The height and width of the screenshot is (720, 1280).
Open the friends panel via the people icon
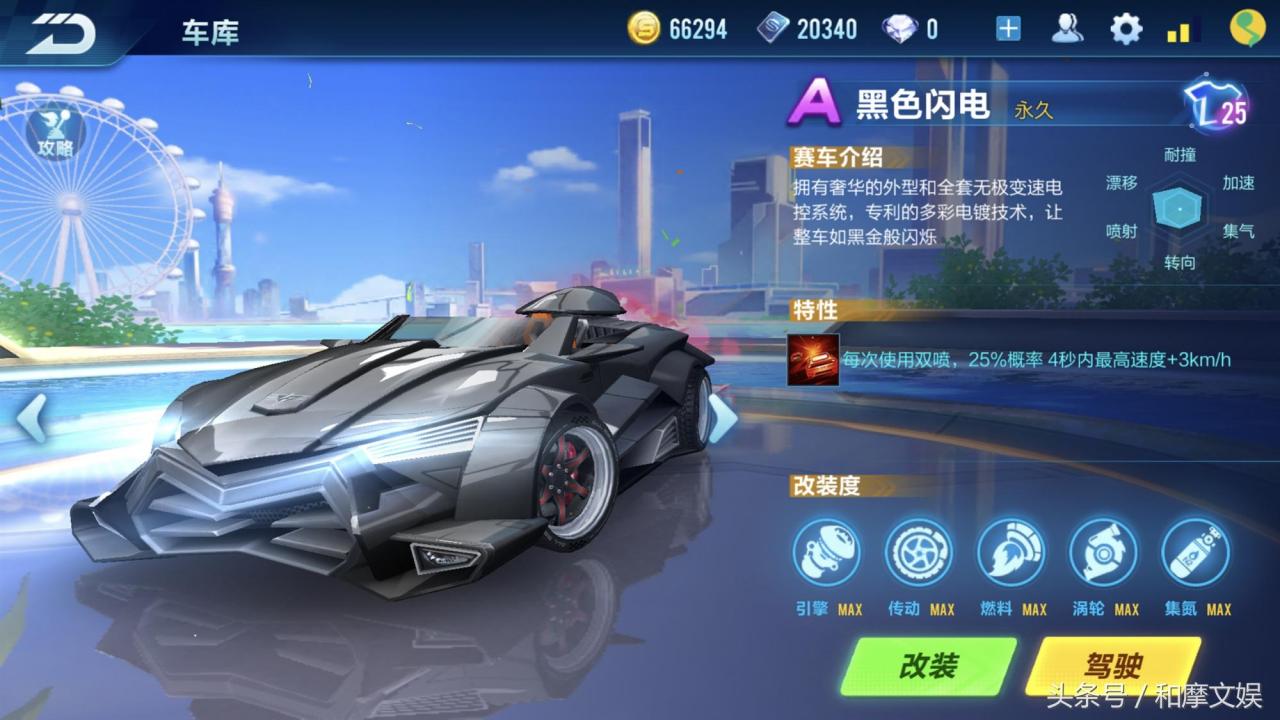point(1069,28)
